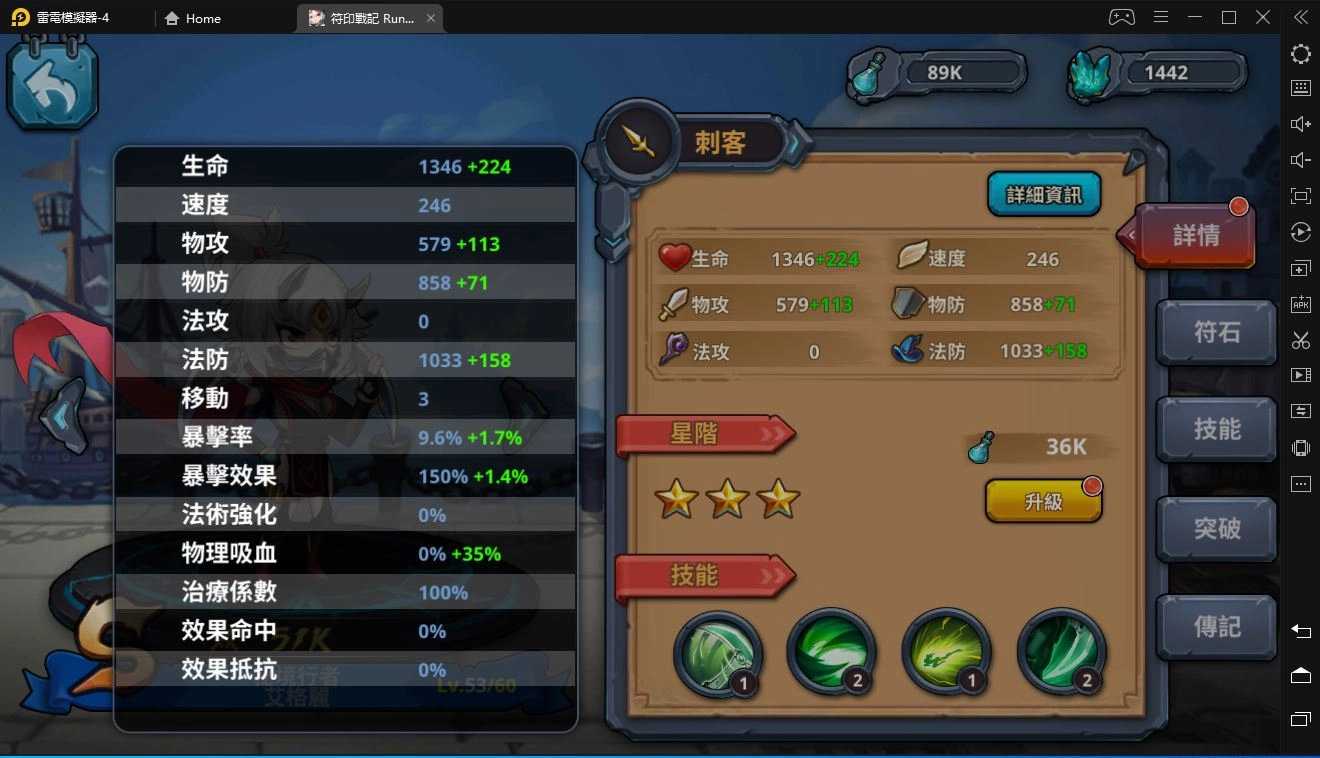Viewport: 1320px width, 758px height.
Task: Open the 技能 skills side tab
Action: [1216, 429]
